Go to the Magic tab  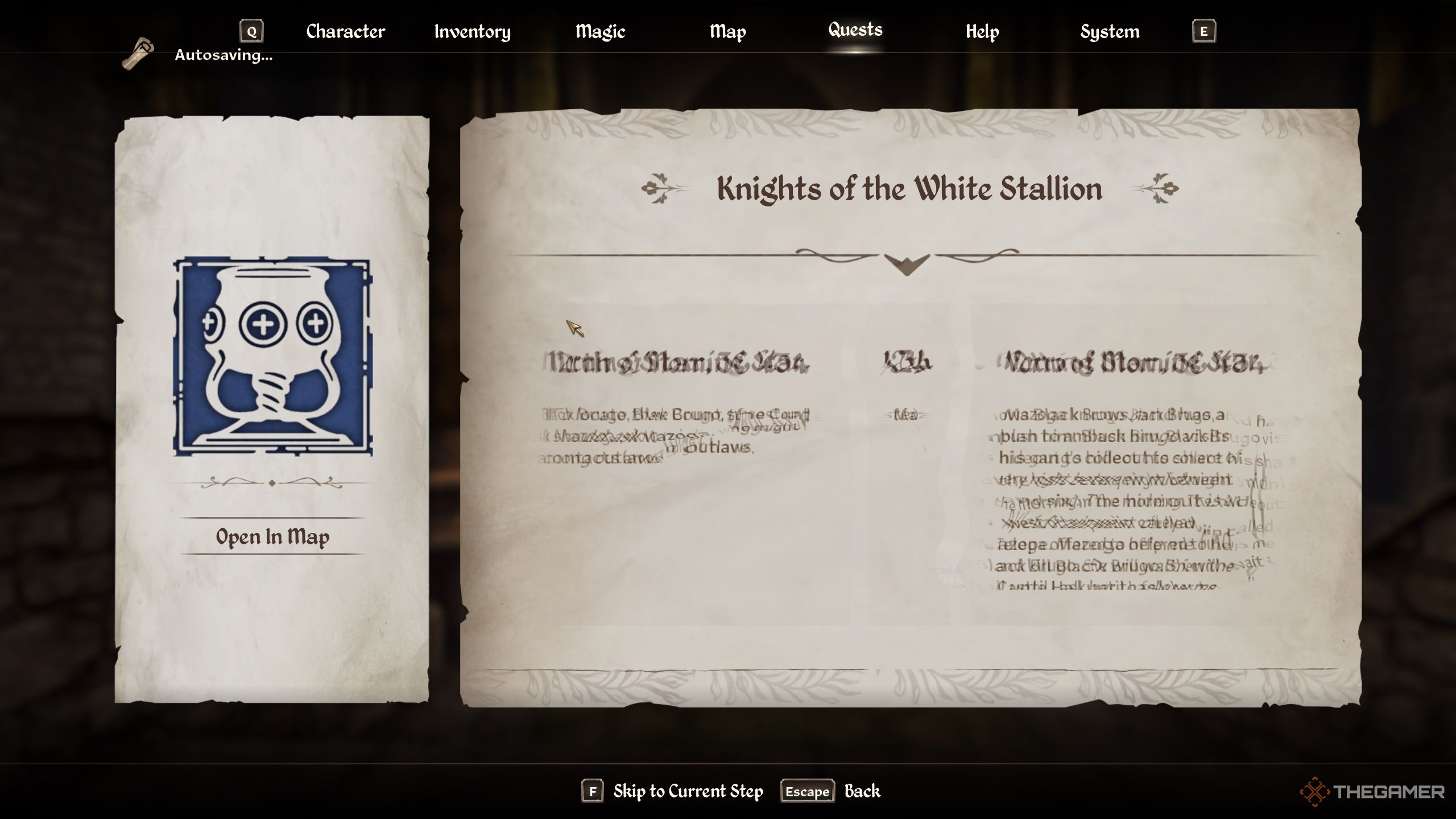600,31
